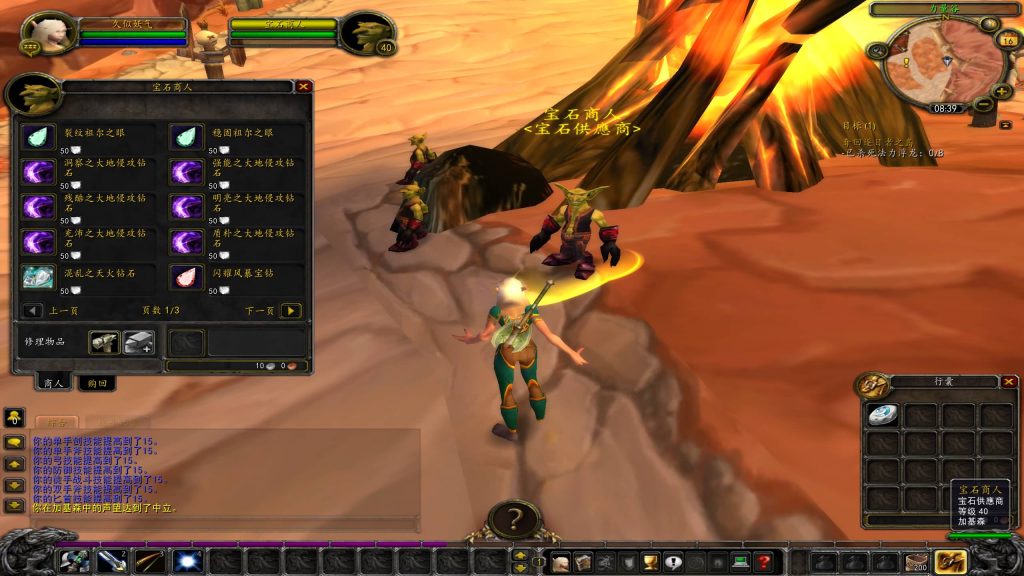The image size is (1024, 576).
Task: Select the 商人 merchant tab
Action: tap(53, 383)
